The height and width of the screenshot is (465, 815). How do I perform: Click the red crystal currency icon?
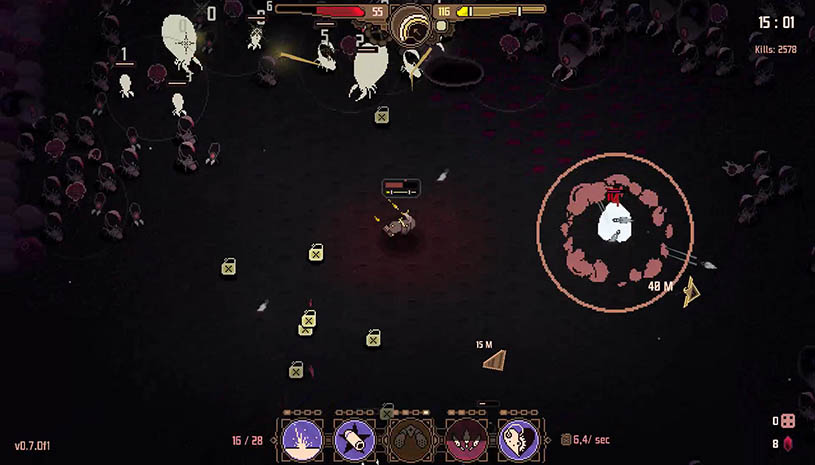(788, 444)
